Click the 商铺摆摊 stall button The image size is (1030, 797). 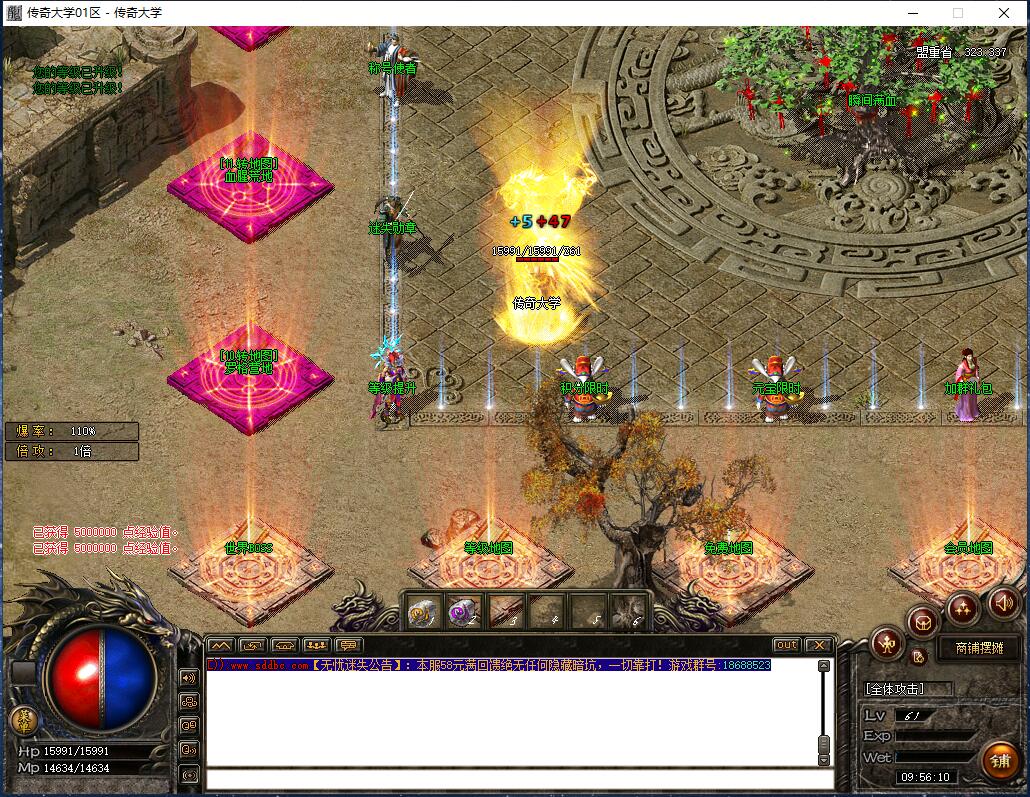click(986, 648)
